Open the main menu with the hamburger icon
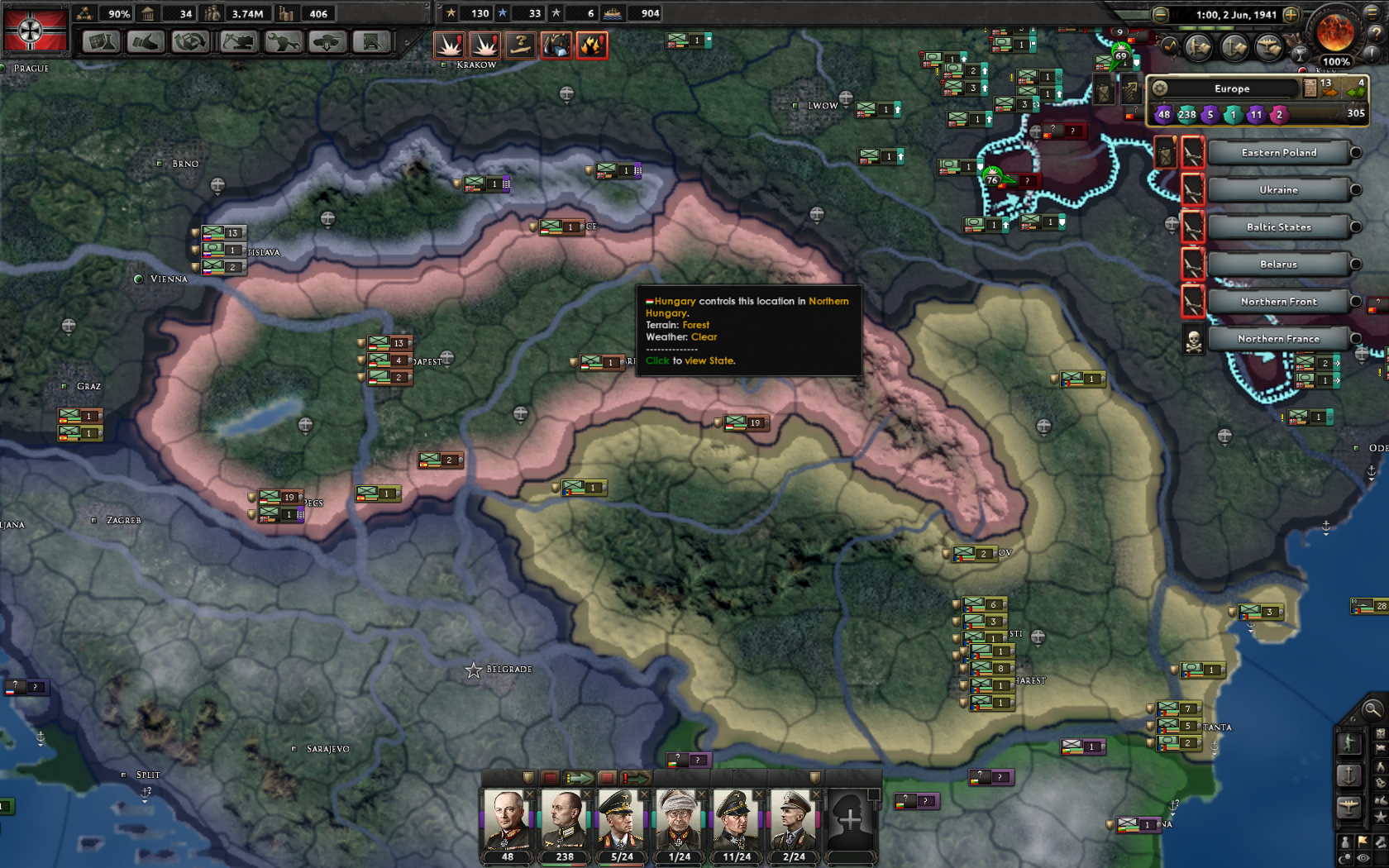Viewport: 1389px width, 868px height. point(1372,14)
